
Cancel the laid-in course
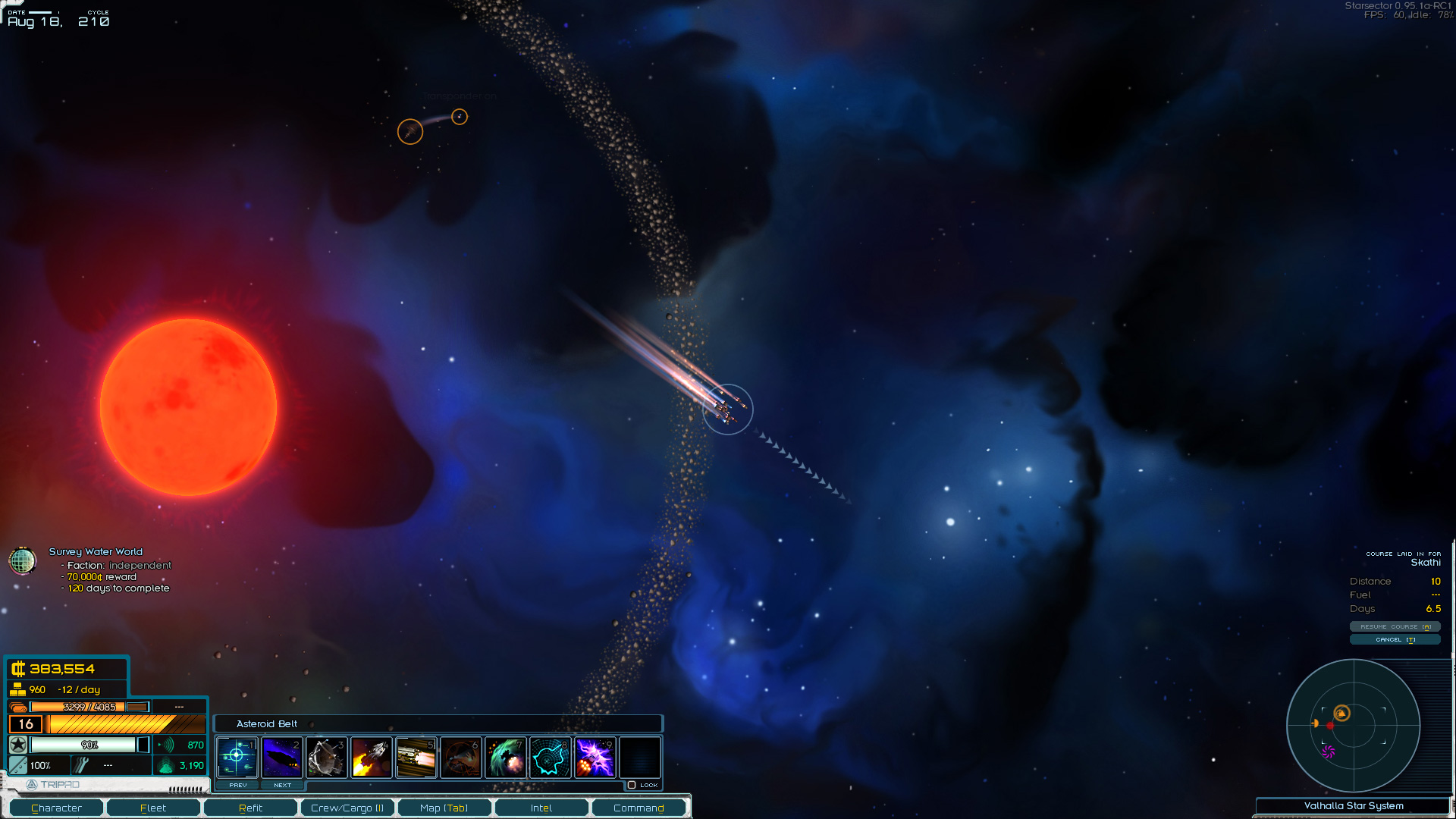pos(1395,639)
